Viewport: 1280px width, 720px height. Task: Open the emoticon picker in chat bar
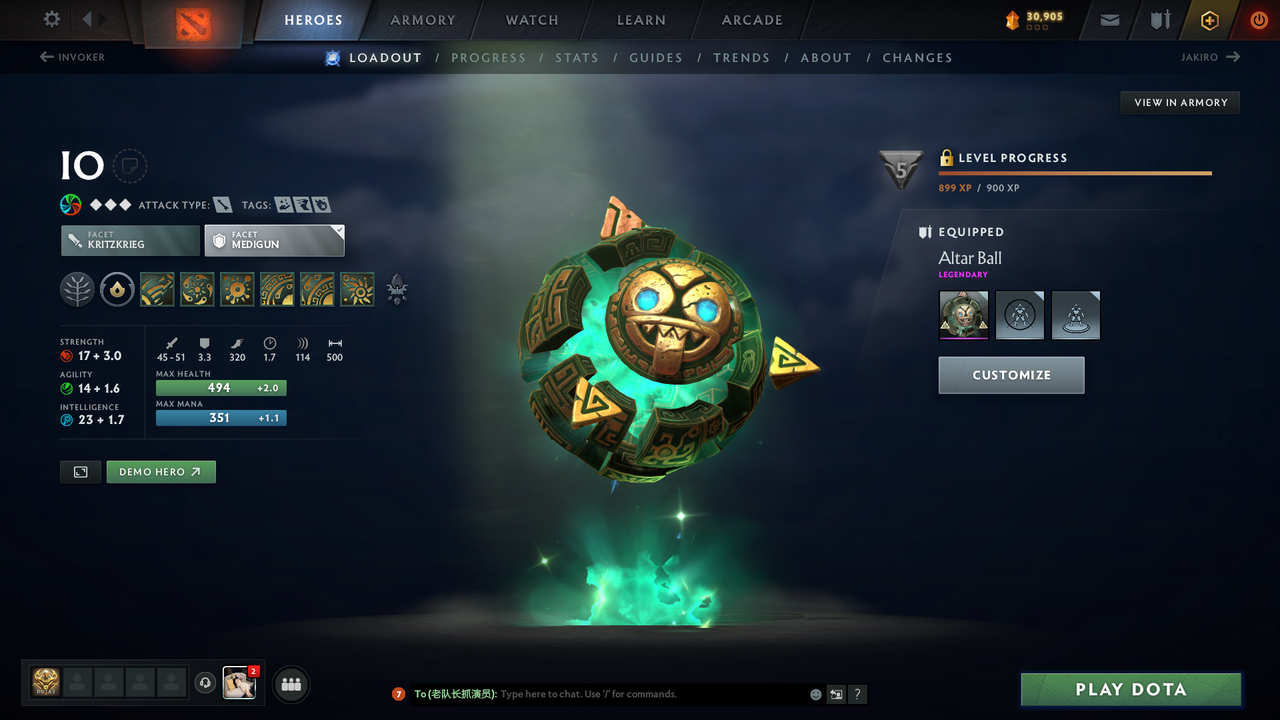click(x=815, y=694)
